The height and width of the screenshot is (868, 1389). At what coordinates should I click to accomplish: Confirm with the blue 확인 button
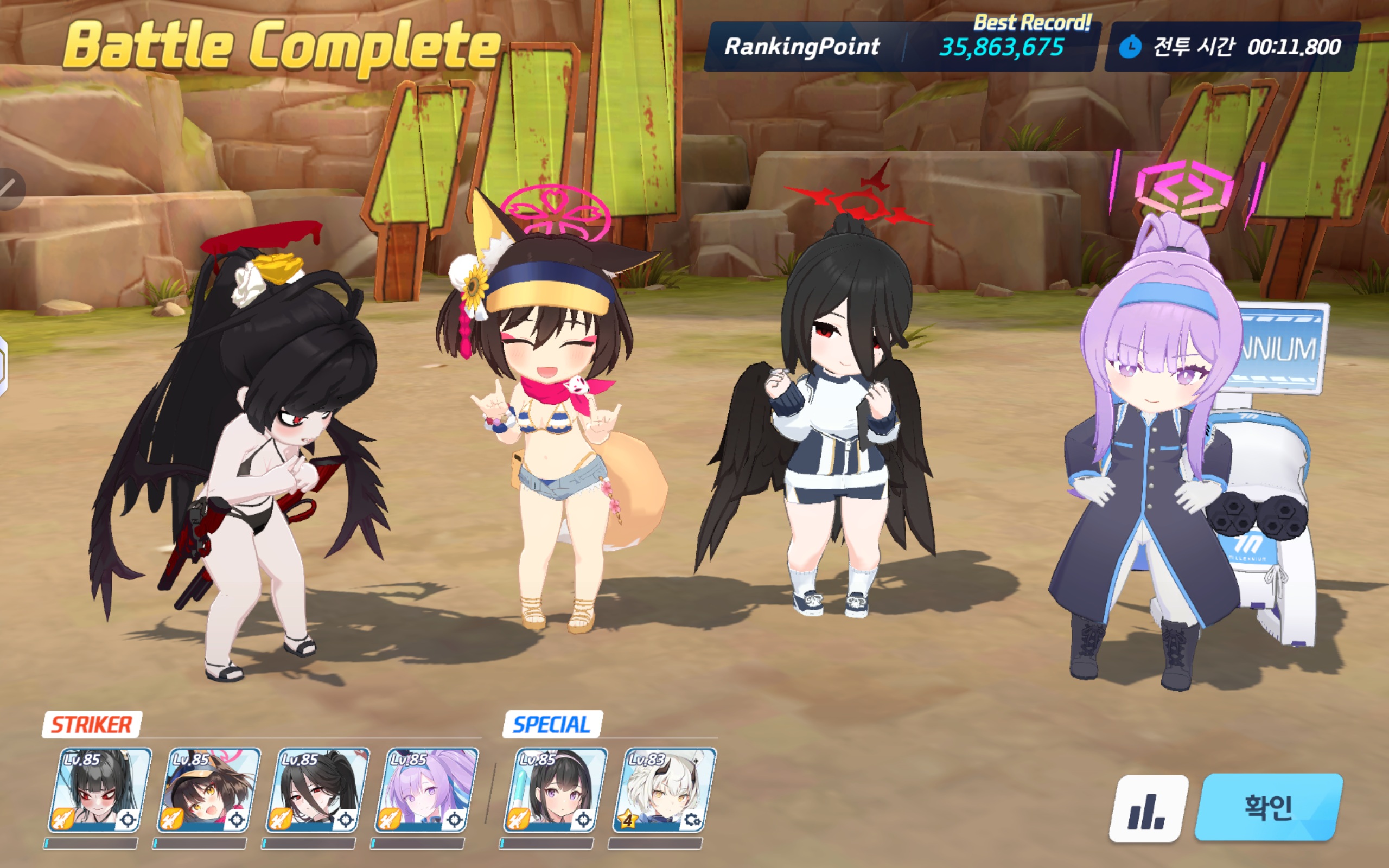[1269, 807]
